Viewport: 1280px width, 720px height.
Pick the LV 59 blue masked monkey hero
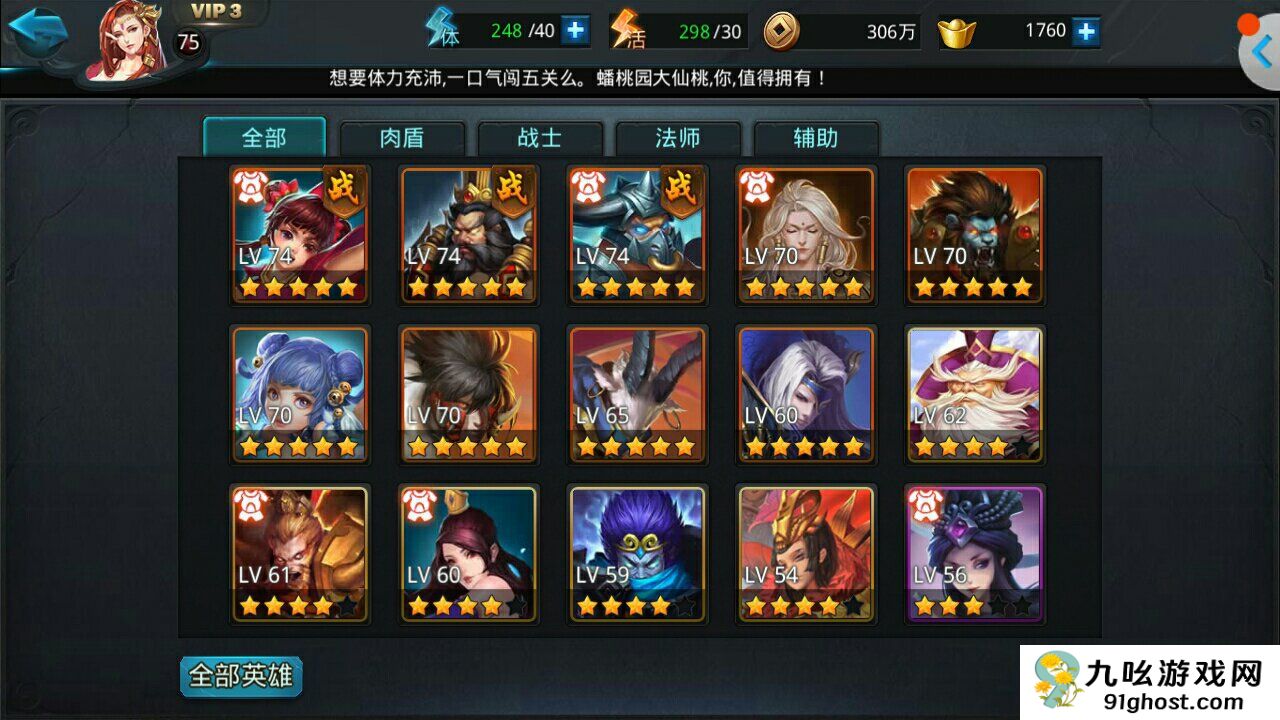[637, 554]
